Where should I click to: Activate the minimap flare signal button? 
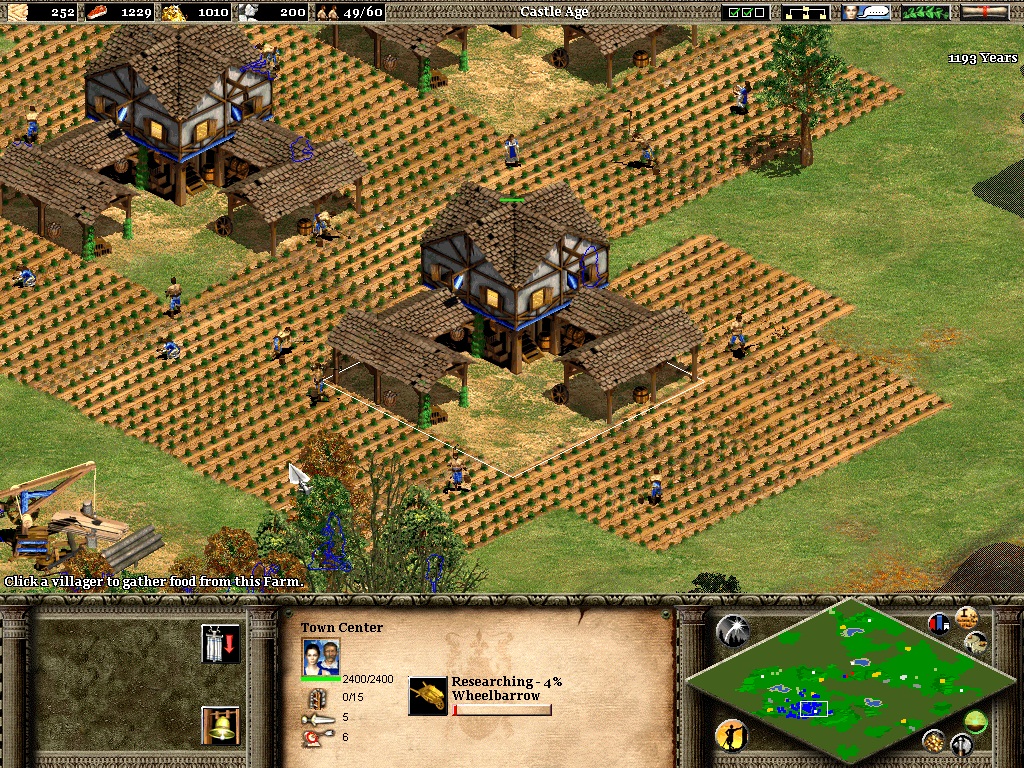[732, 629]
